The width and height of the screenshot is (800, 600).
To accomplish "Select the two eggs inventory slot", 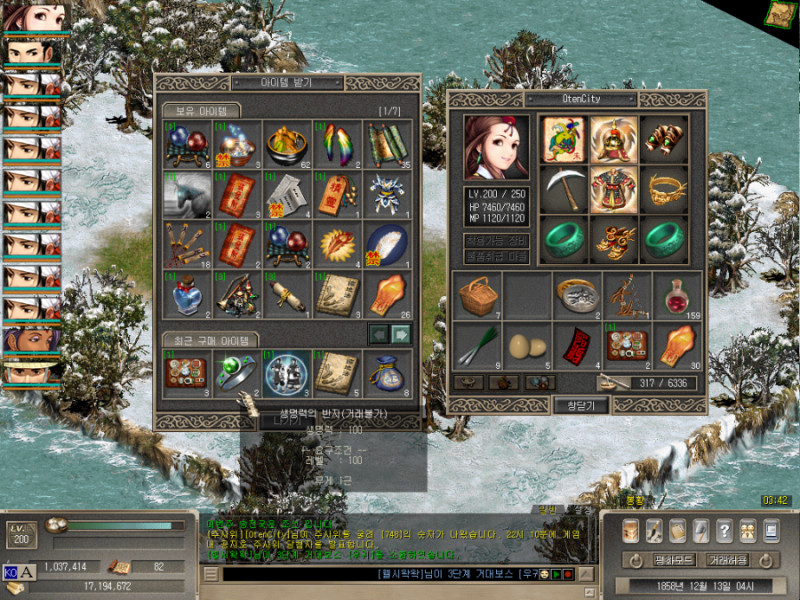I will [527, 346].
